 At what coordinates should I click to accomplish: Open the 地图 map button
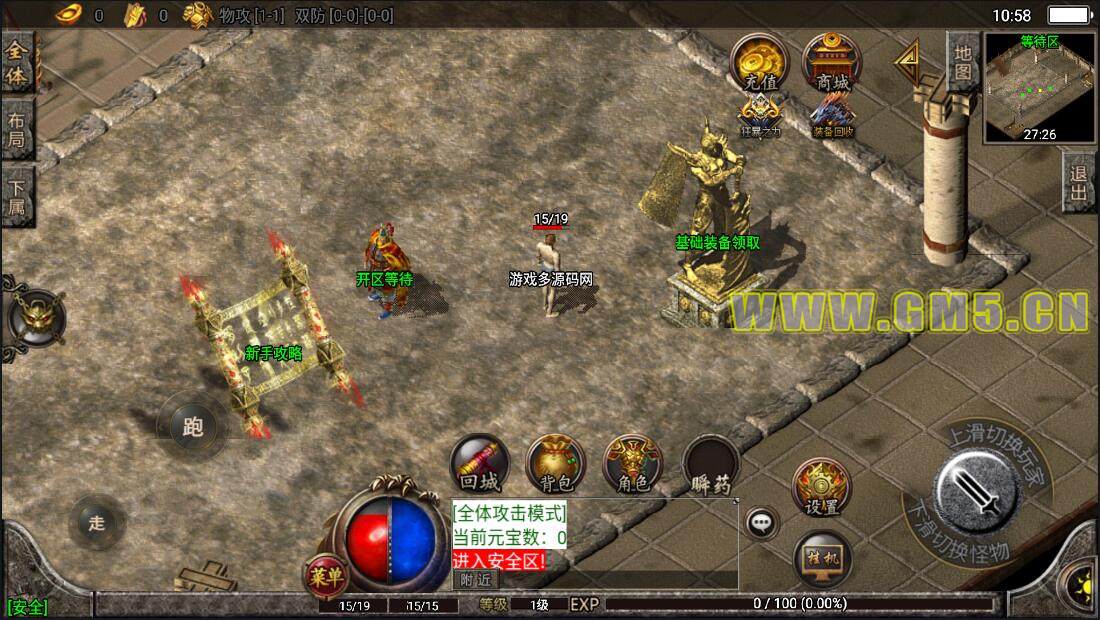(x=962, y=60)
